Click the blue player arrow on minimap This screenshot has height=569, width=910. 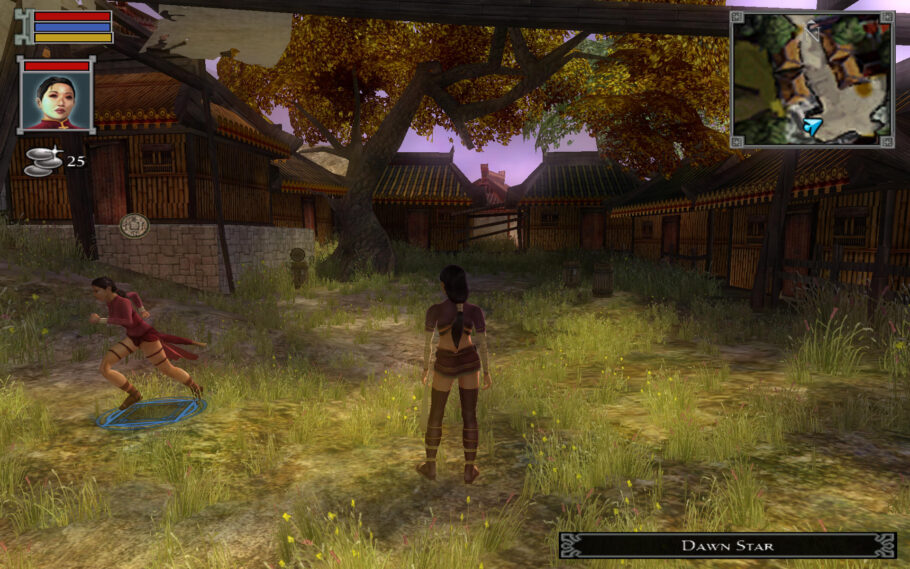(x=813, y=126)
